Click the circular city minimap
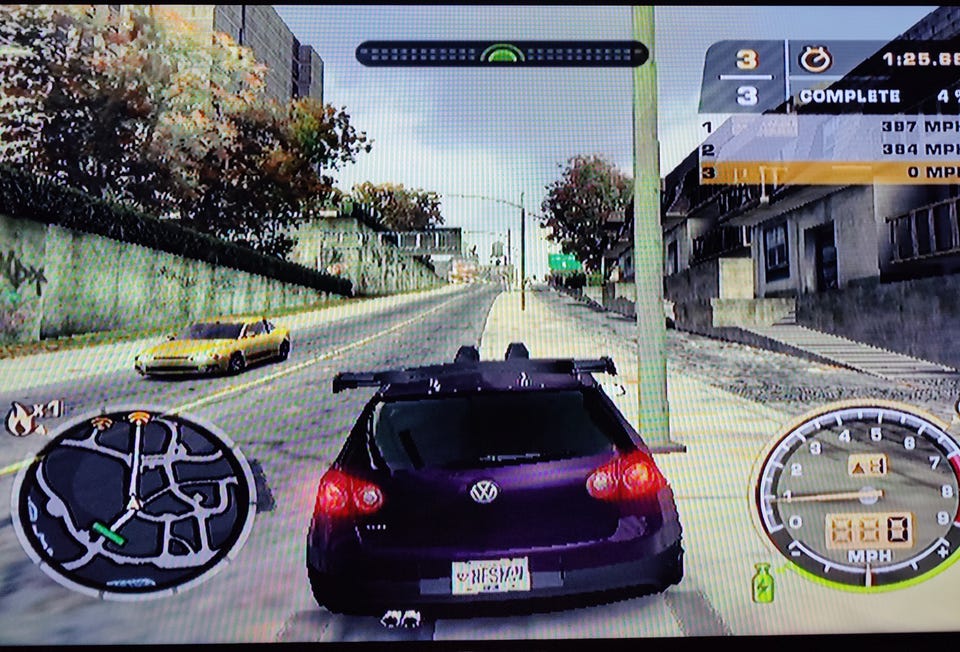The image size is (960, 652). click(132, 502)
